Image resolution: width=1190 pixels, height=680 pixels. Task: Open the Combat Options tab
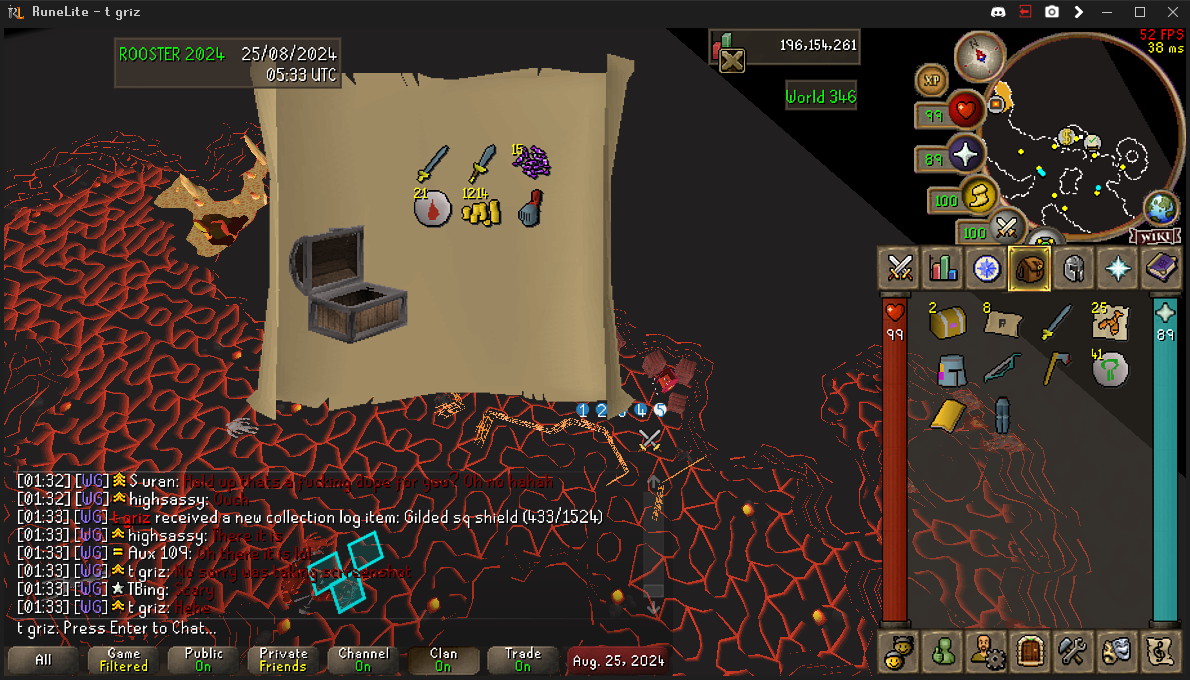[x=899, y=268]
